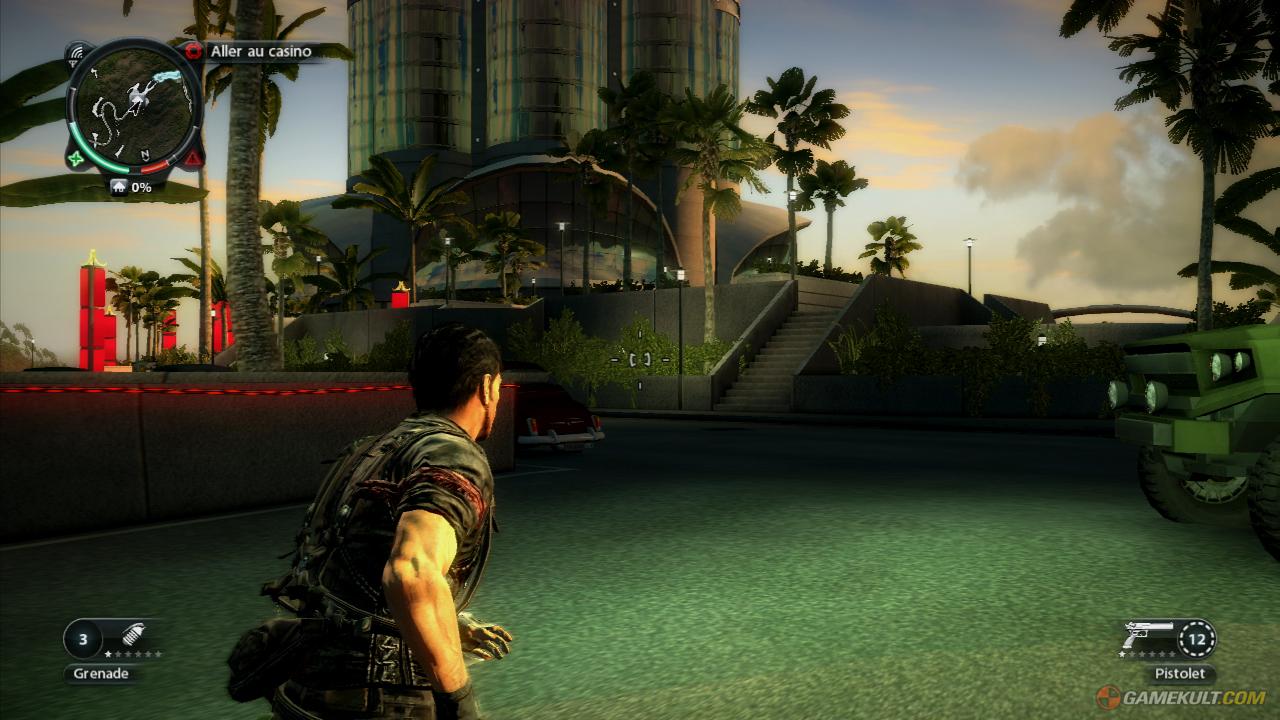Screen dimensions: 1280x720
Task: Open the GAMEKULT.COM watermark link
Action: [x=1193, y=696]
